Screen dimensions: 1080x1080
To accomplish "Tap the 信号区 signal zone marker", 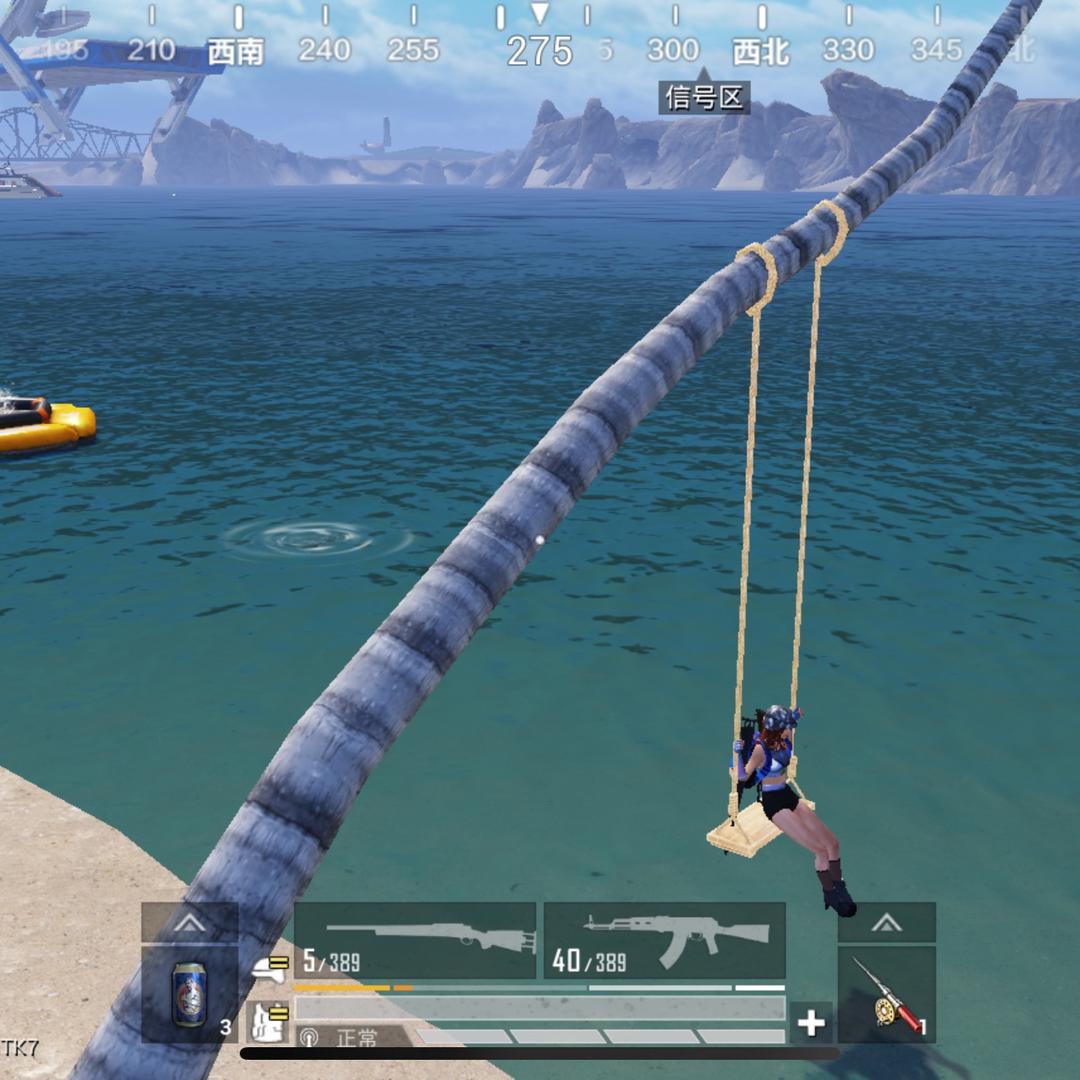I will tap(704, 97).
